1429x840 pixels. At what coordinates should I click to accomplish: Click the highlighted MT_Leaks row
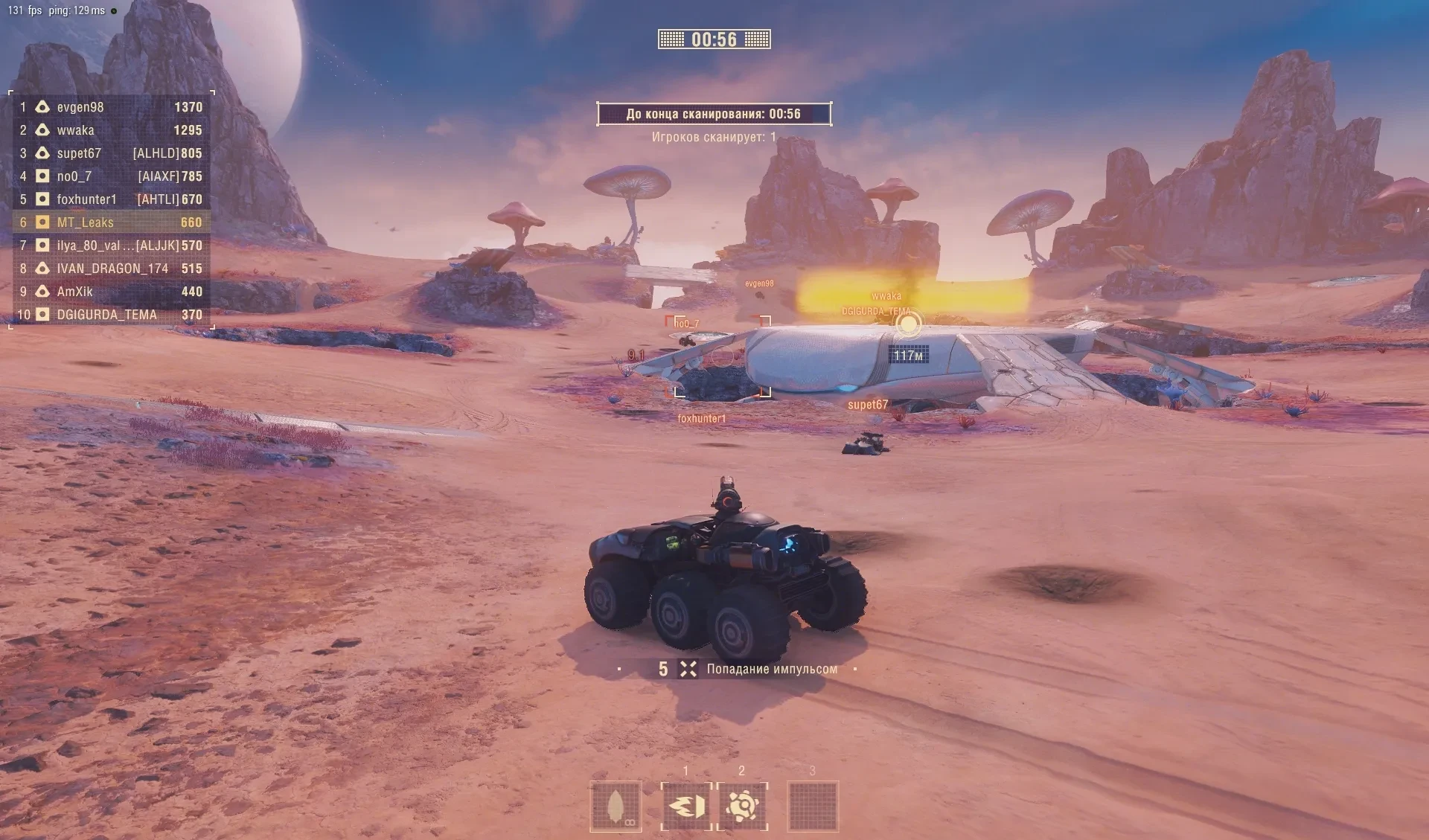click(x=112, y=222)
